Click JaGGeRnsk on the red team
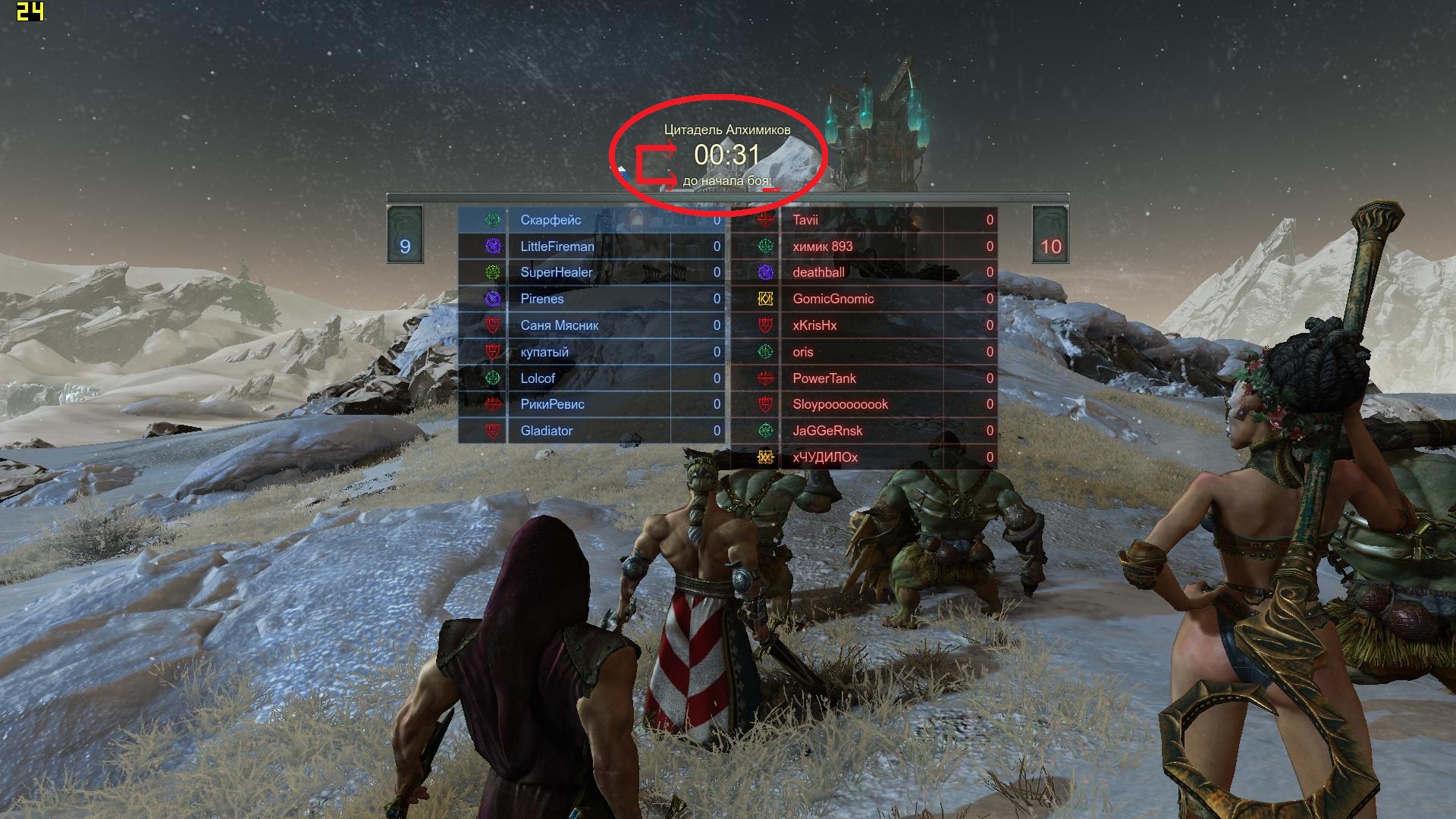This screenshot has height=819, width=1456. click(828, 431)
